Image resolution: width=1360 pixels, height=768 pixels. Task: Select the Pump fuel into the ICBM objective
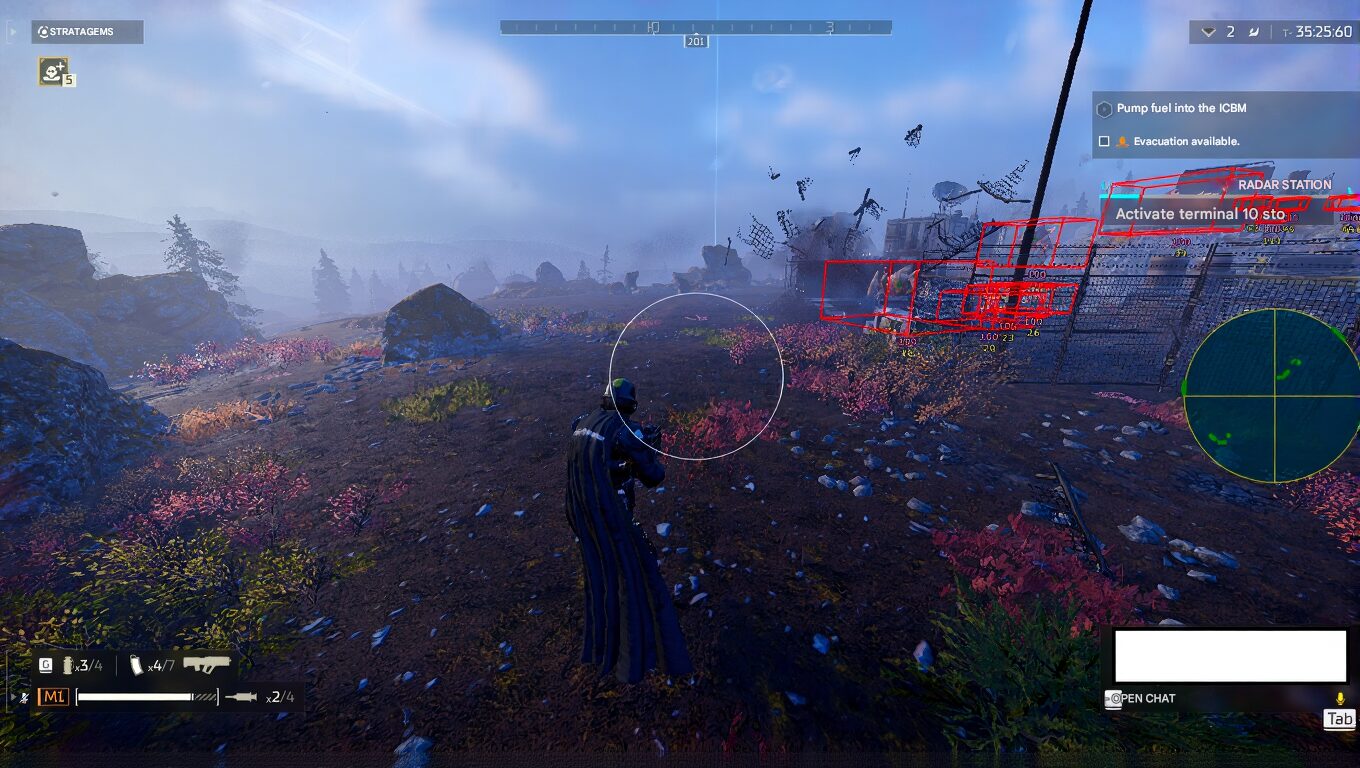click(1180, 108)
